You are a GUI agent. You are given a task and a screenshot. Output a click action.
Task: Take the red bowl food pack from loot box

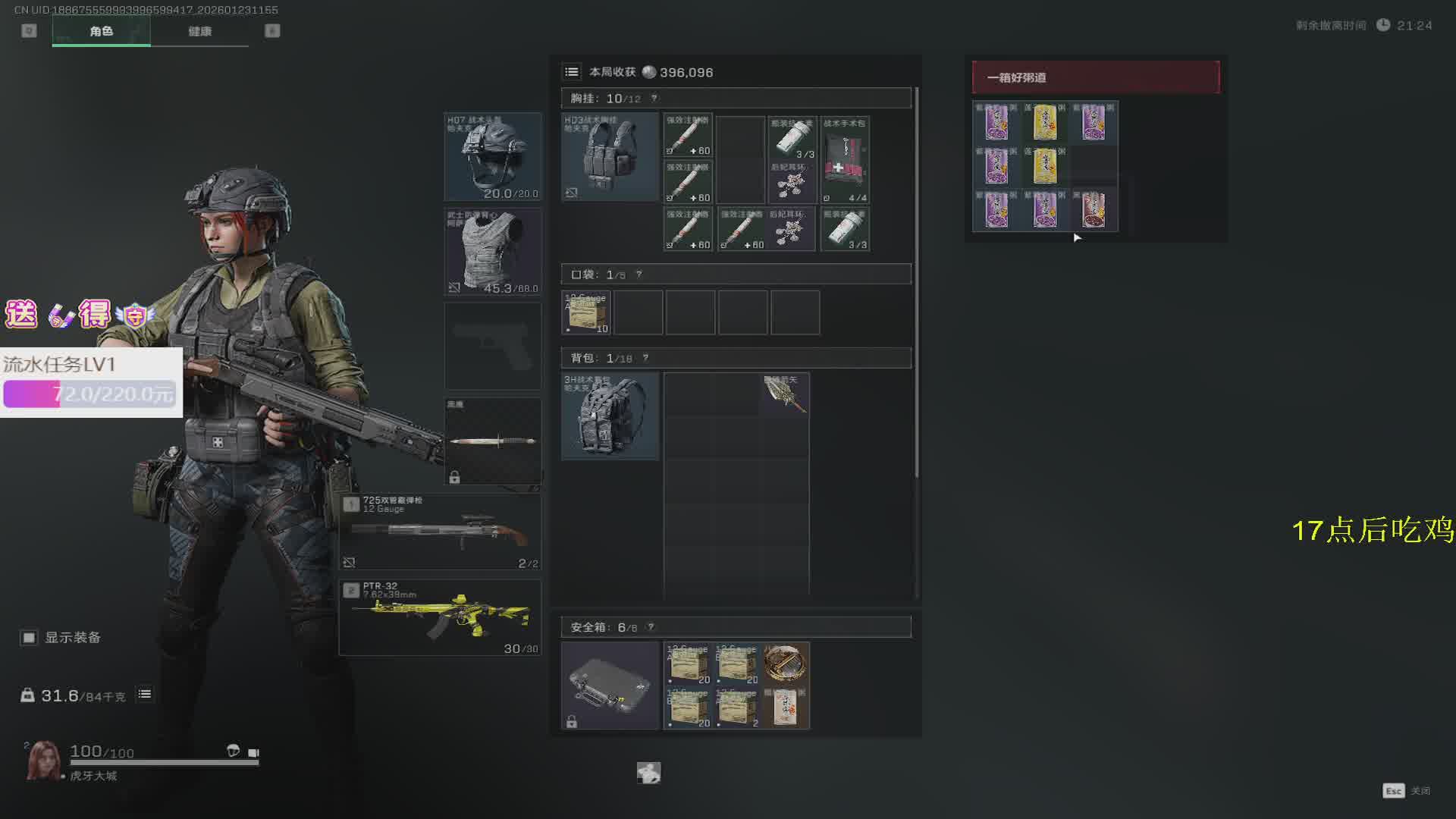pos(1093,210)
